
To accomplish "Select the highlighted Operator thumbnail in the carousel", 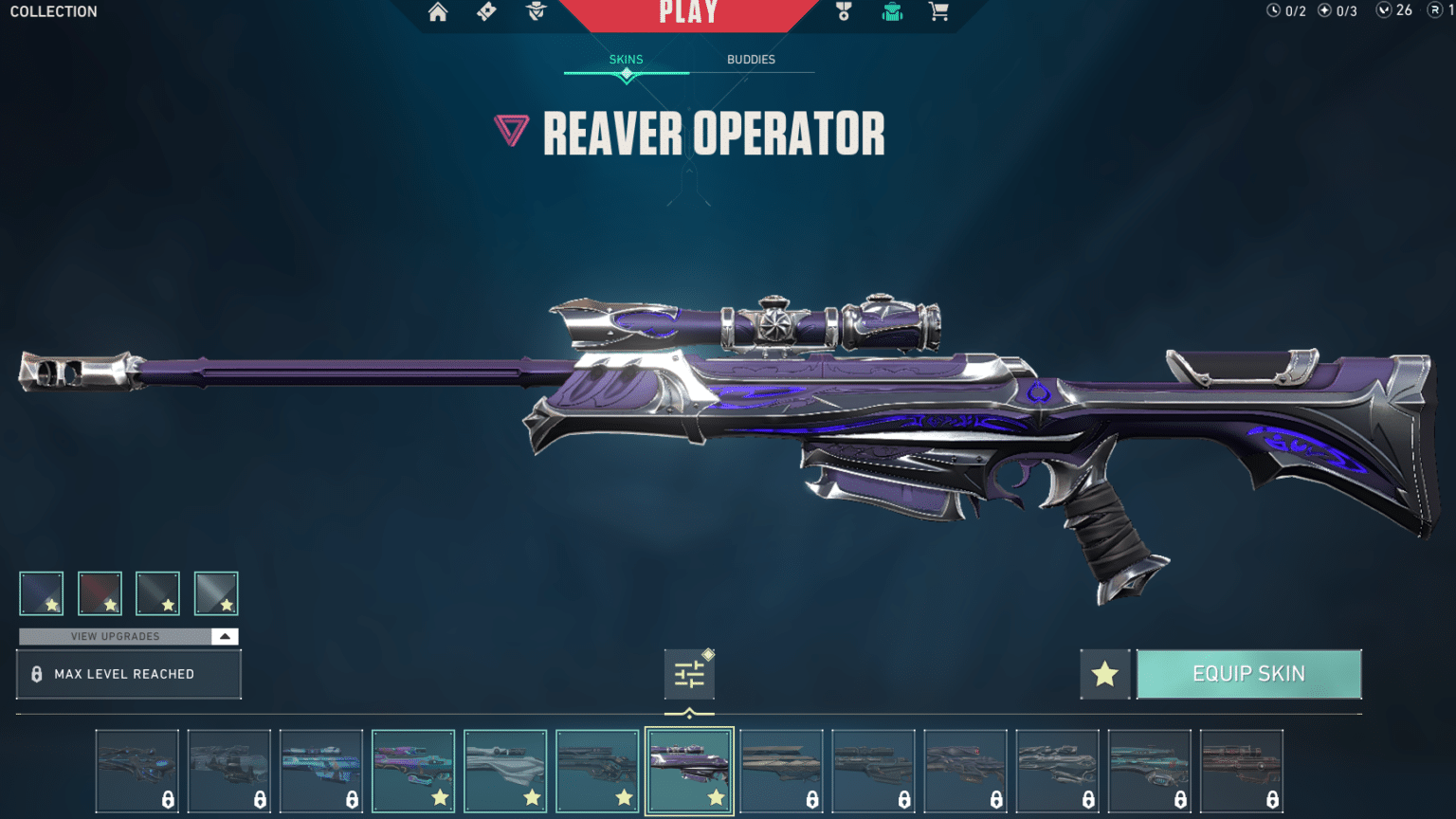I will tap(689, 769).
